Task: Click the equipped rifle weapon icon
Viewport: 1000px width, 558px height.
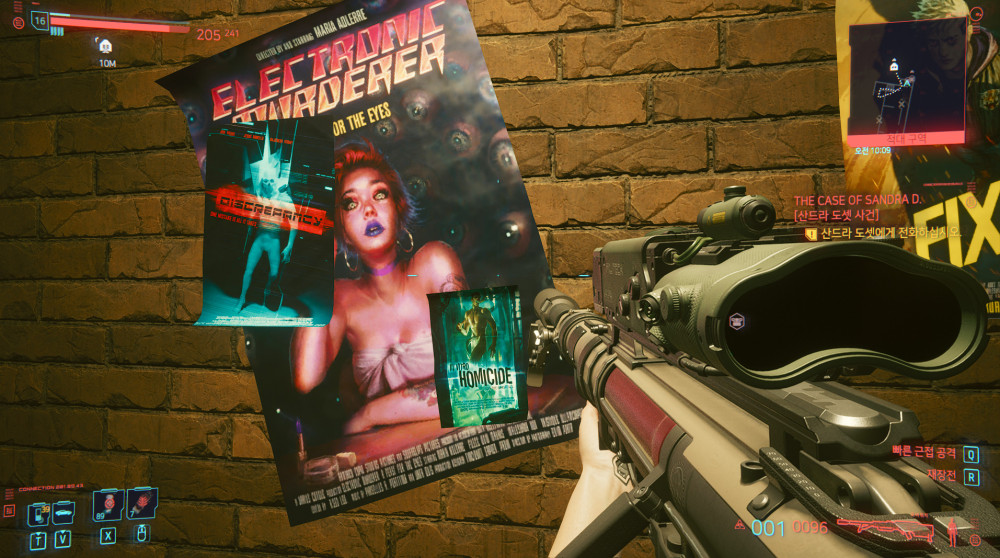Action: 882,527
